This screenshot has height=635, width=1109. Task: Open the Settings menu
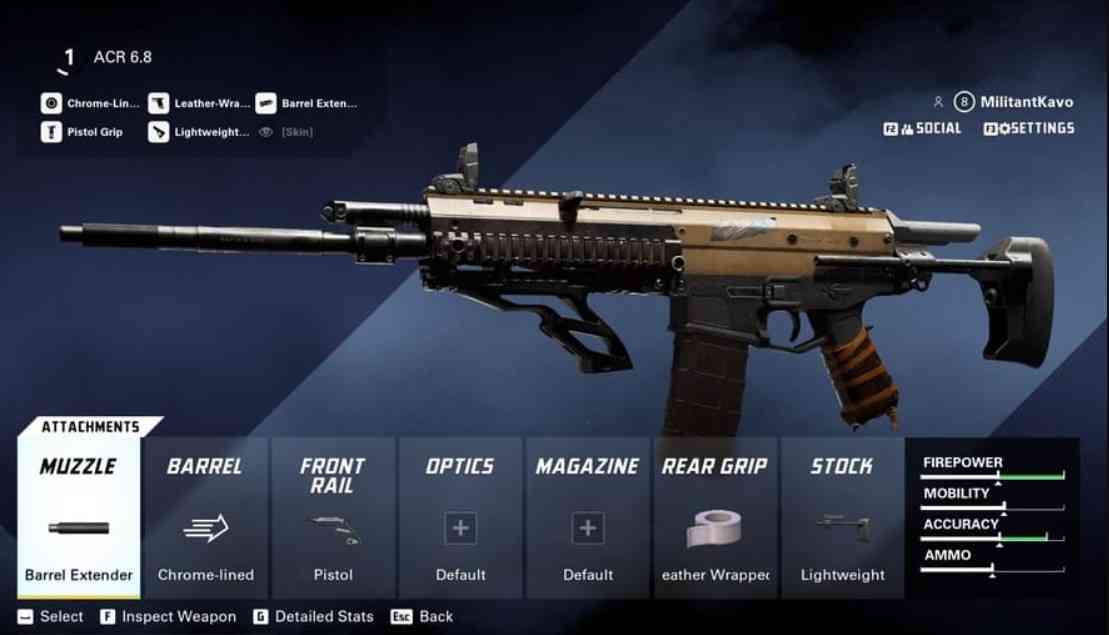1028,128
